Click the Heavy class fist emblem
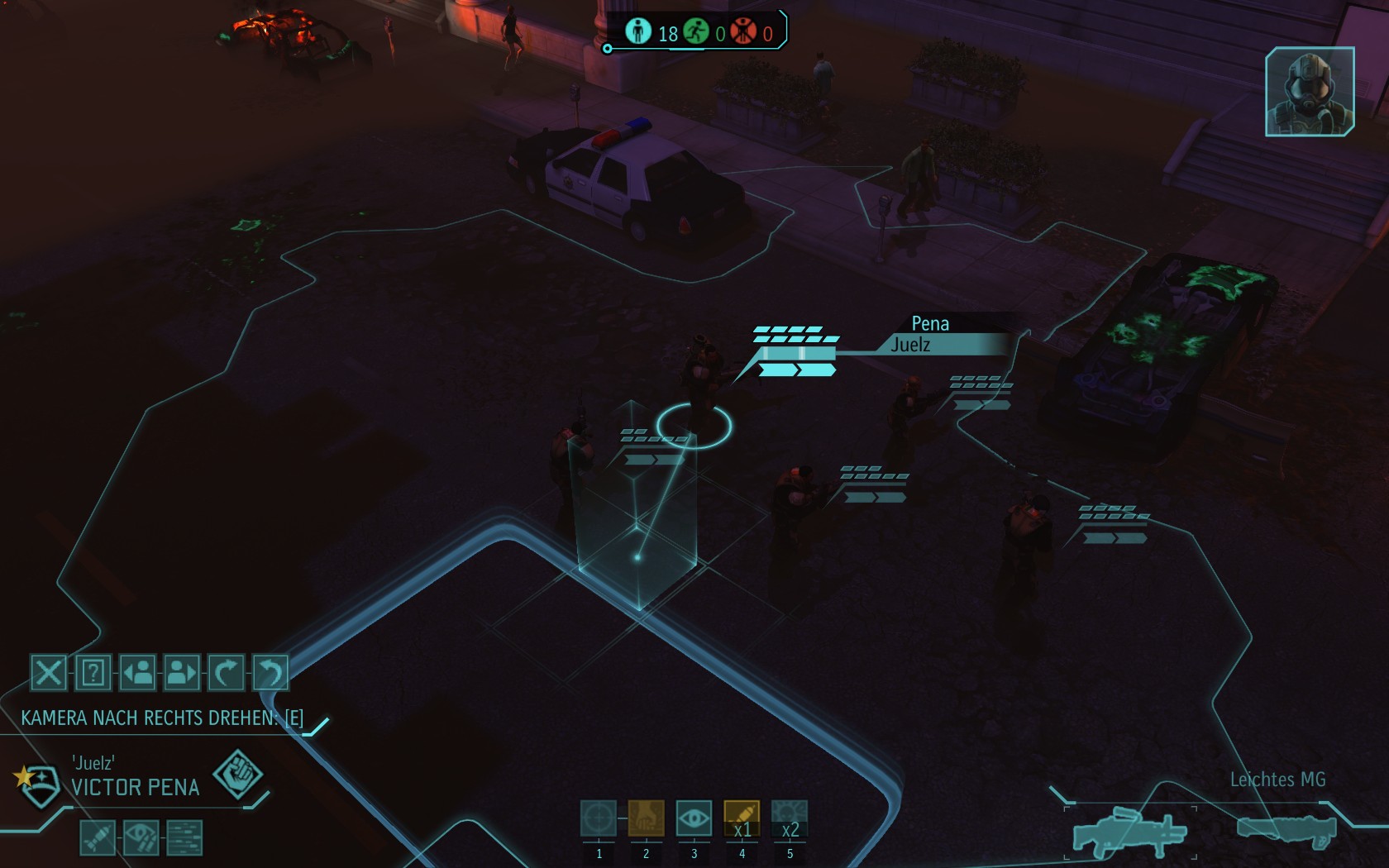The image size is (1389, 868). point(238,775)
